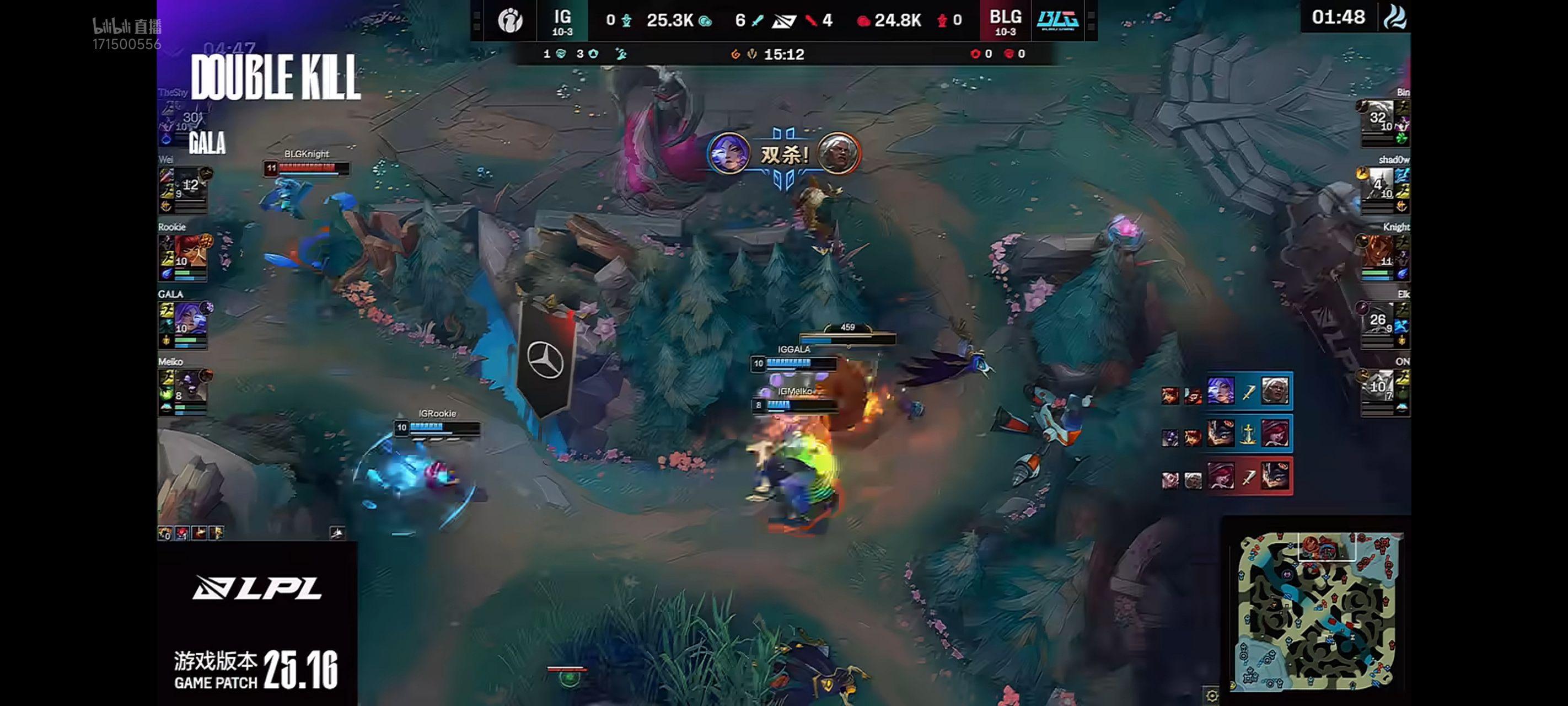The image size is (1568, 706).
Task: Open the gear settings next to the minimap
Action: [x=1212, y=696]
